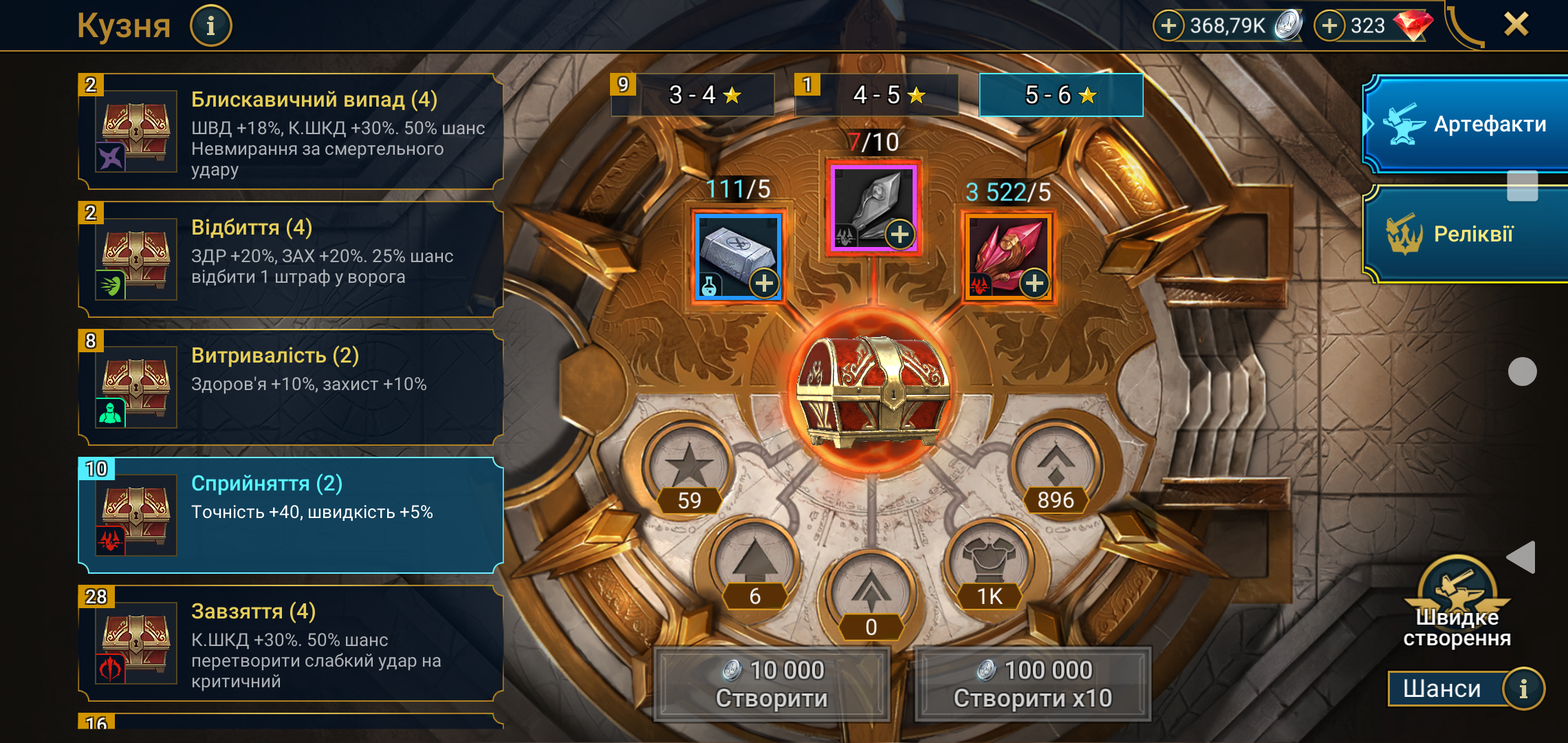This screenshot has height=743, width=1568.
Task: Switch to the 3-4 star tier
Action: click(x=704, y=95)
